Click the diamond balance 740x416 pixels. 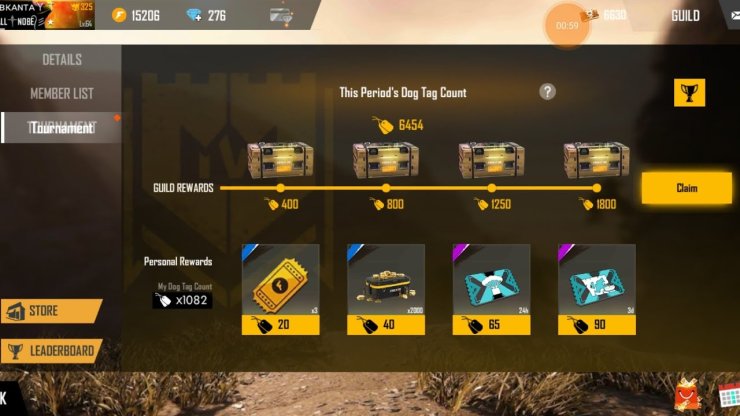[x=207, y=16]
